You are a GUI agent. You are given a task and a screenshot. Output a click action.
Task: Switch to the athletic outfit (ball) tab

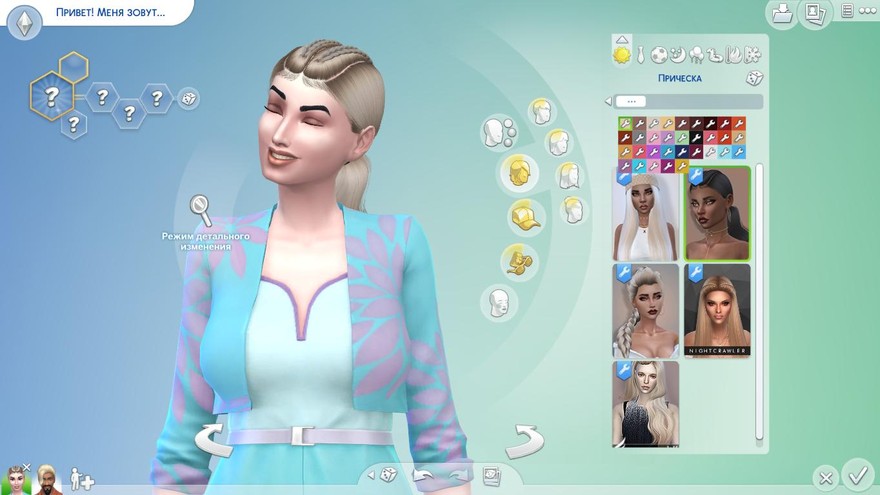click(x=660, y=54)
